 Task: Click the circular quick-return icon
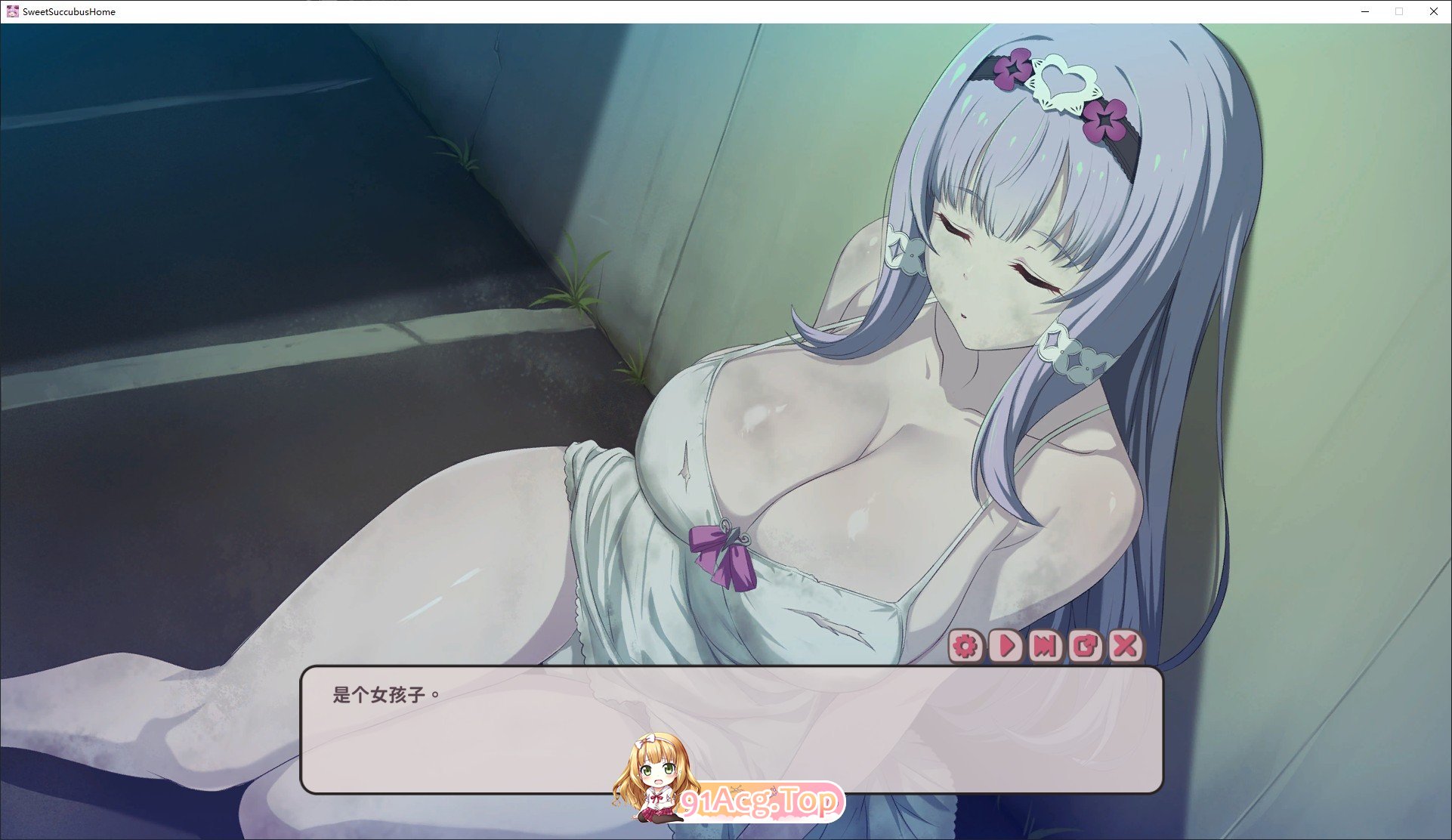pyautogui.click(x=1085, y=647)
